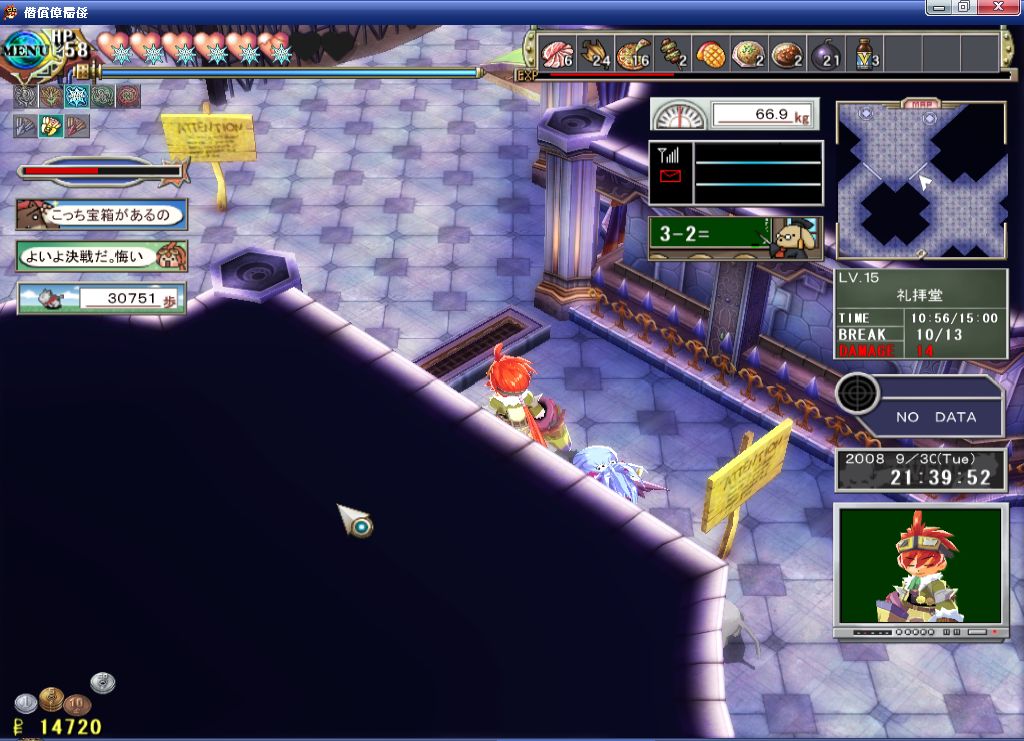Select the raw meat item slot
1024x741 pixels.
(x=556, y=52)
